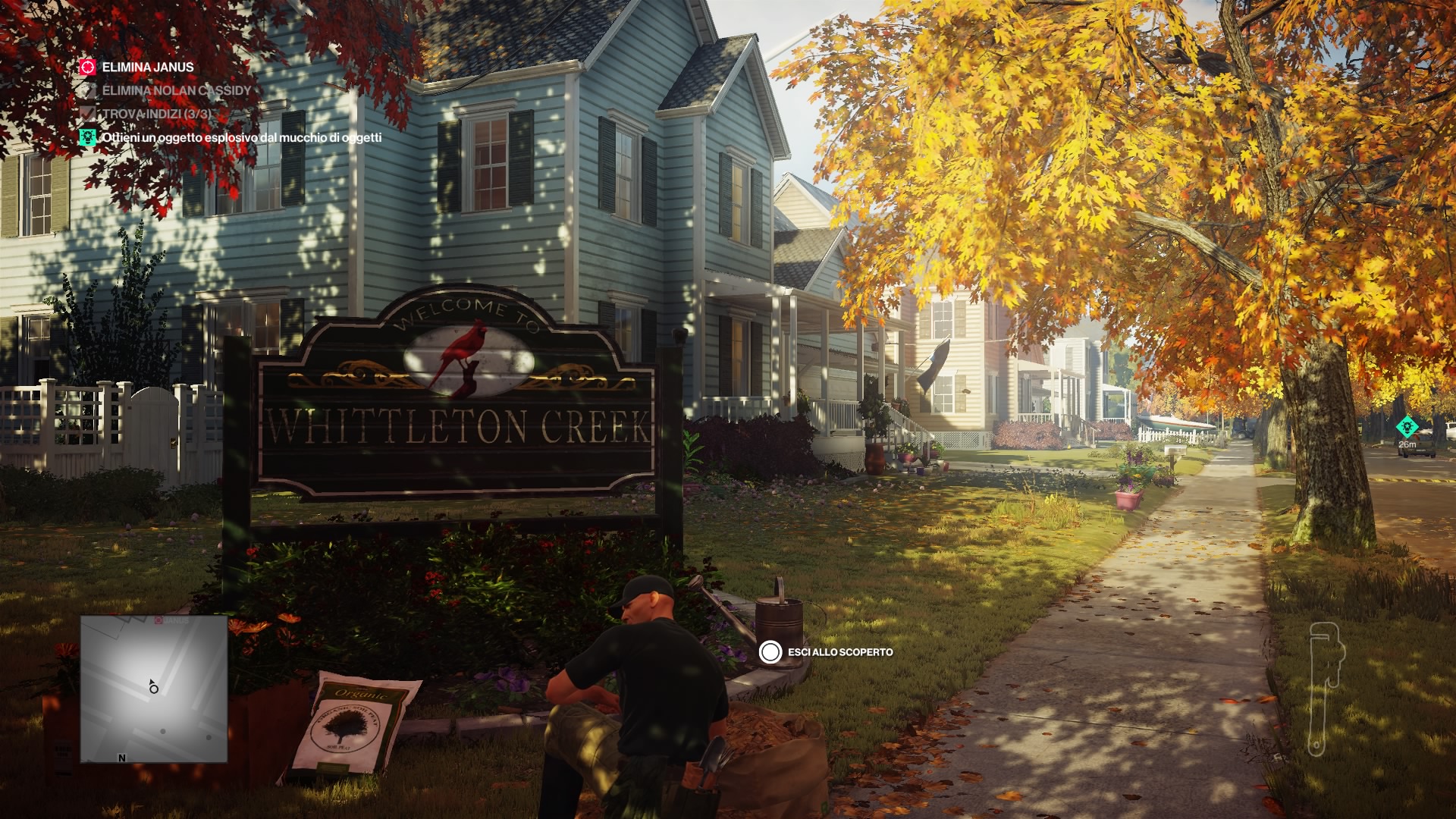The image size is (1456, 819).
Task: Select the Trova indizi objective
Action: pos(156,114)
